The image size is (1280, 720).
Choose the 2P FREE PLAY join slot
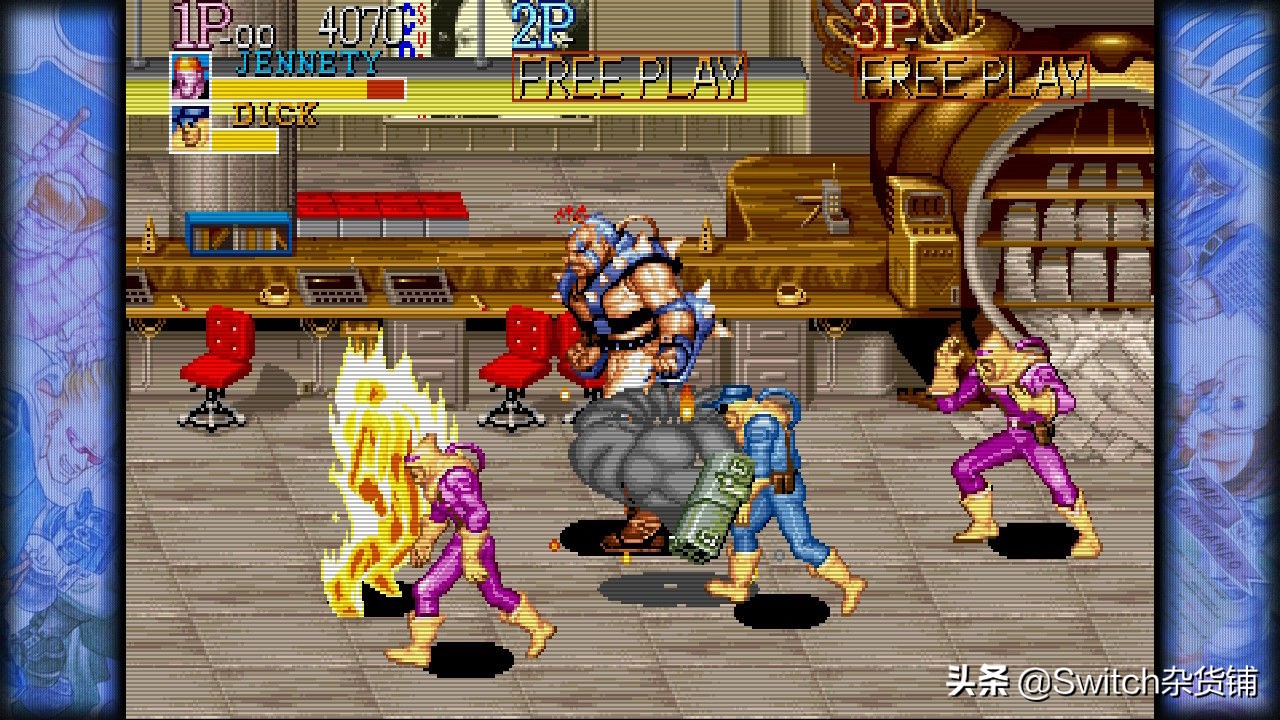coord(629,77)
